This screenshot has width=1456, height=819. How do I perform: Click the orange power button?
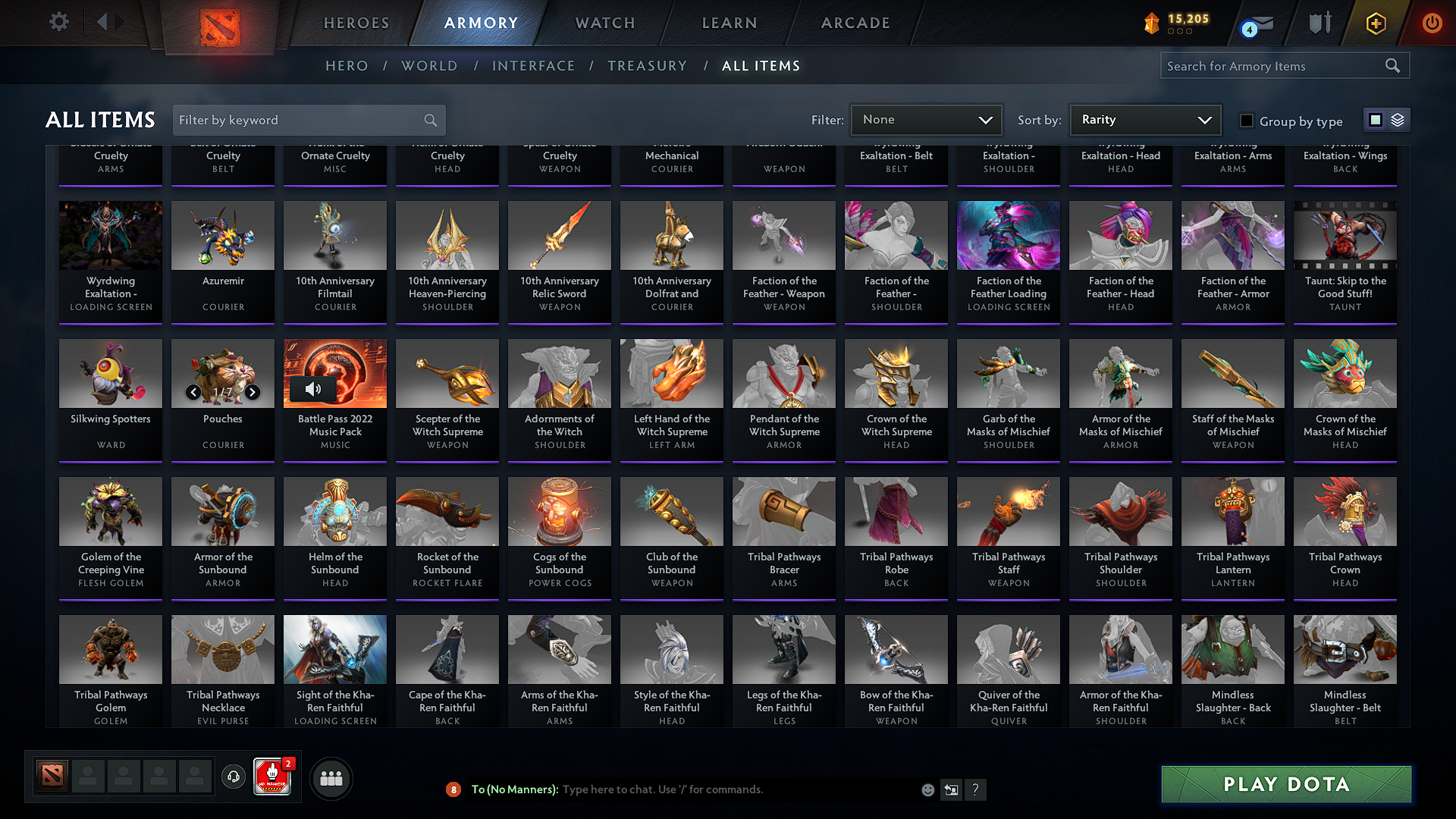coord(1432,24)
